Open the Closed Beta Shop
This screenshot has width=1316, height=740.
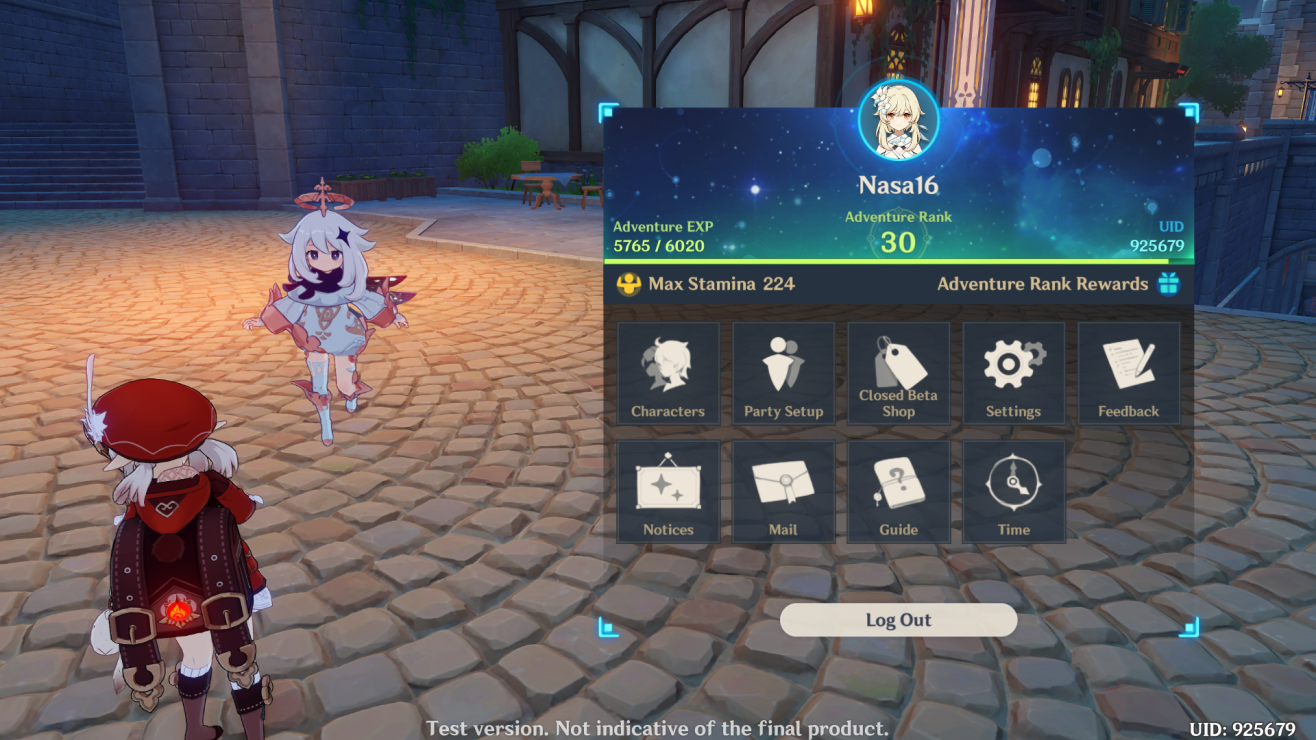(898, 373)
